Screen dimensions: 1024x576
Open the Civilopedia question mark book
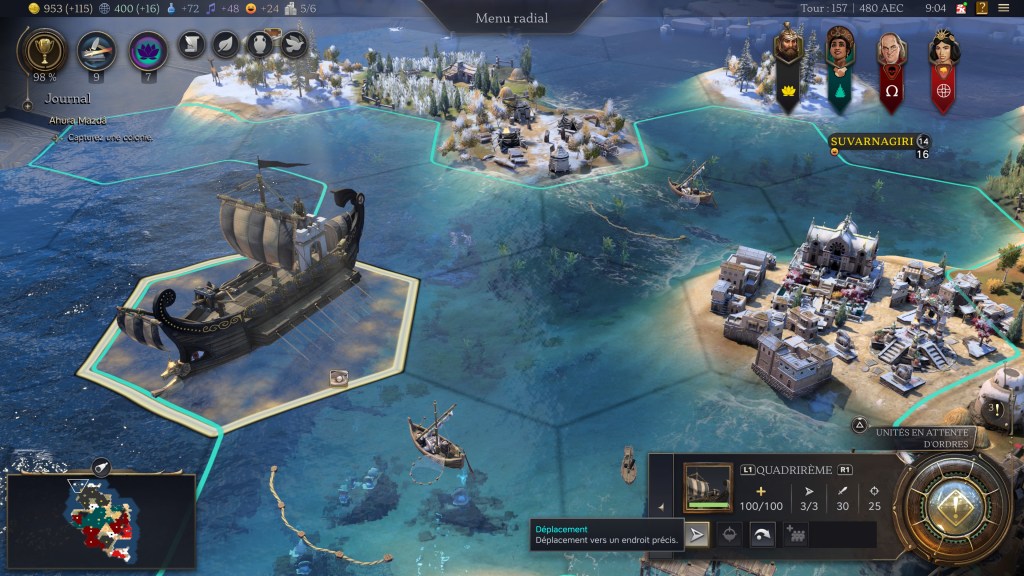click(982, 9)
